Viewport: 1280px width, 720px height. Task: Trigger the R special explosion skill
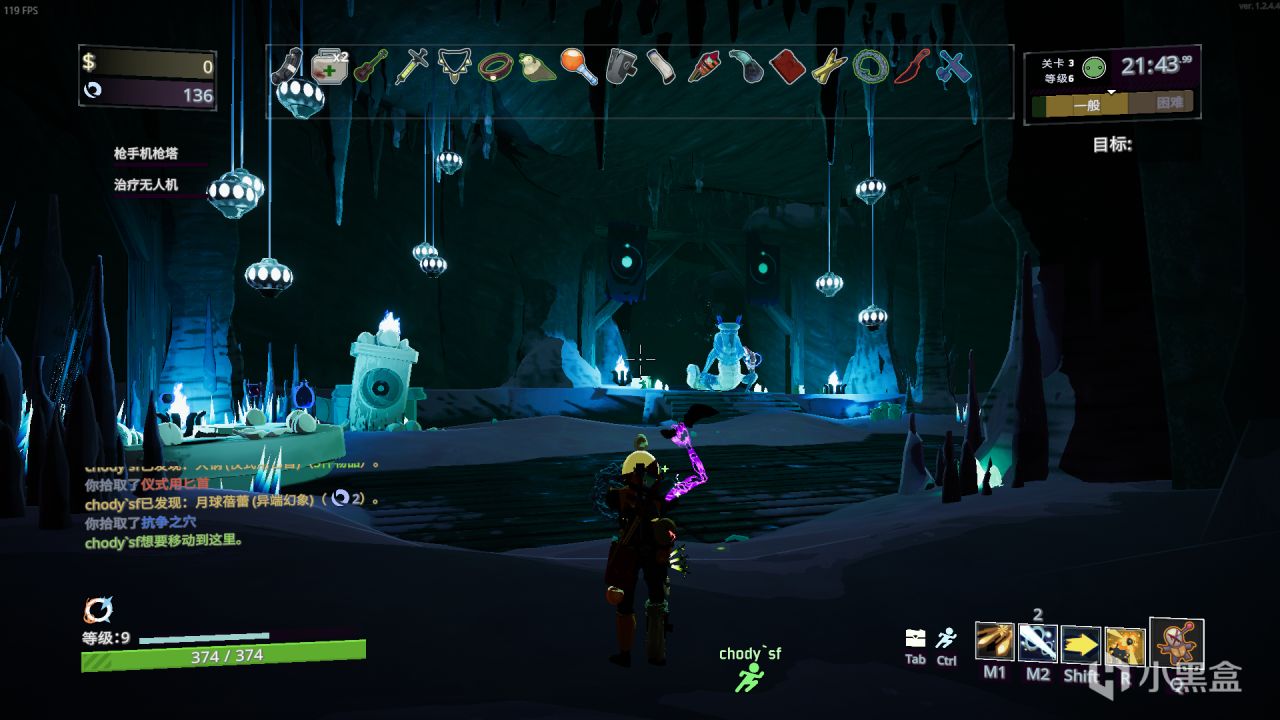(1125, 646)
